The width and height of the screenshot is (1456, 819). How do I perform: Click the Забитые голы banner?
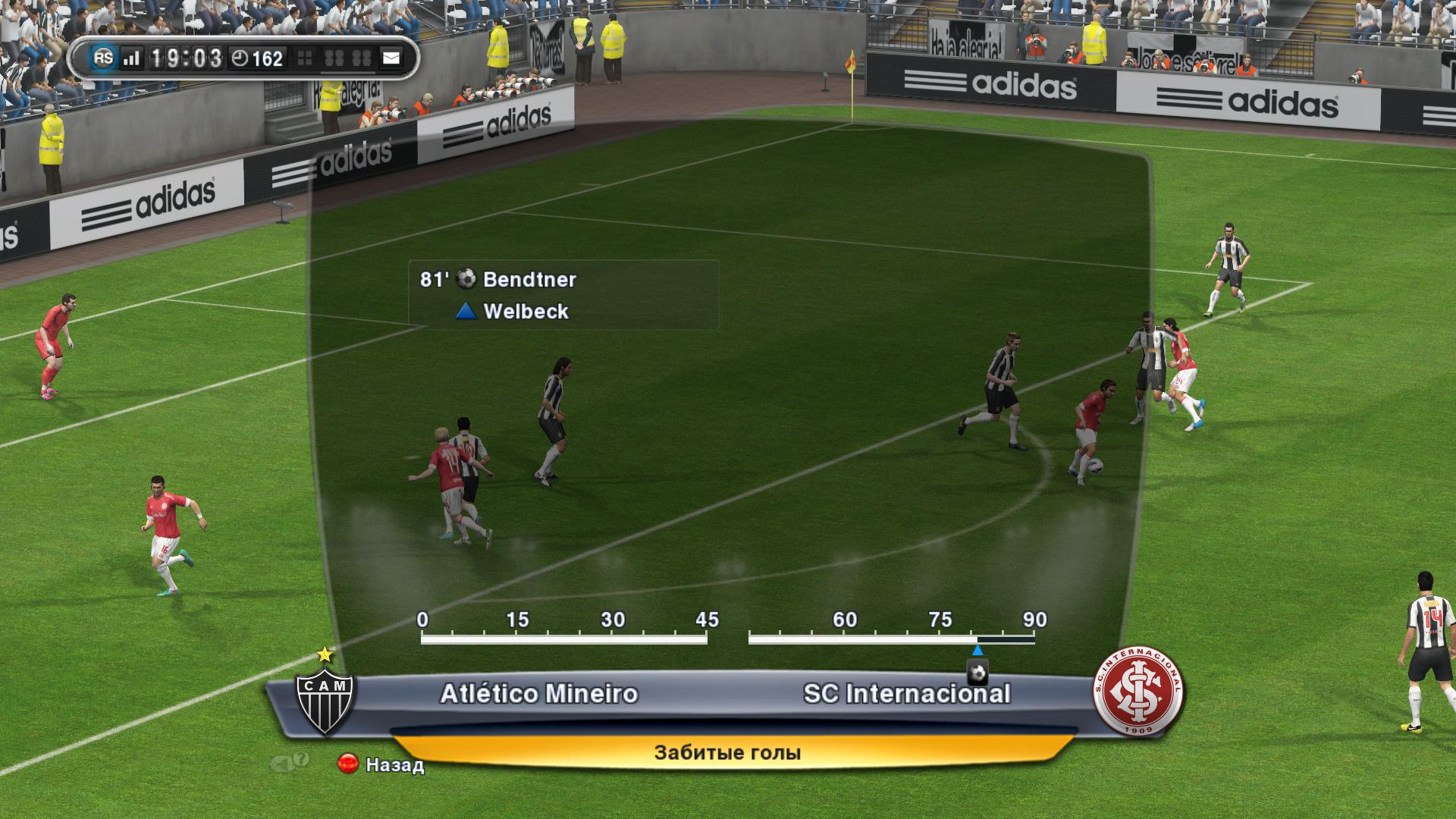pyautogui.click(x=727, y=753)
